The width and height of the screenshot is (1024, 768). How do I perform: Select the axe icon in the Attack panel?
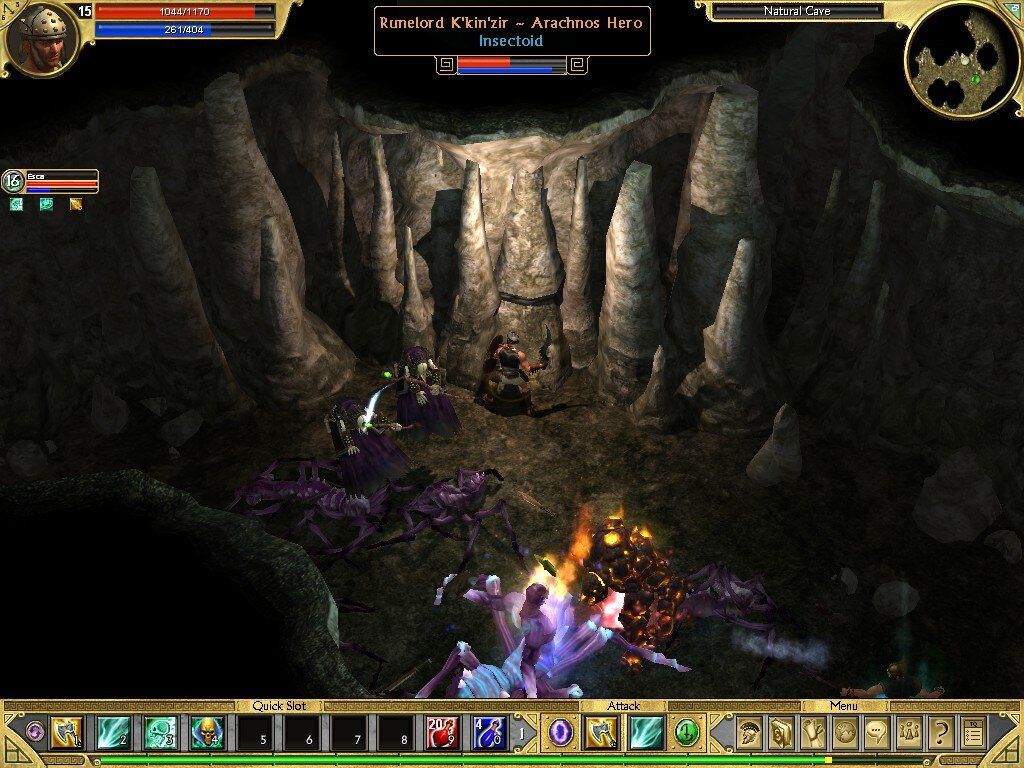pos(602,733)
